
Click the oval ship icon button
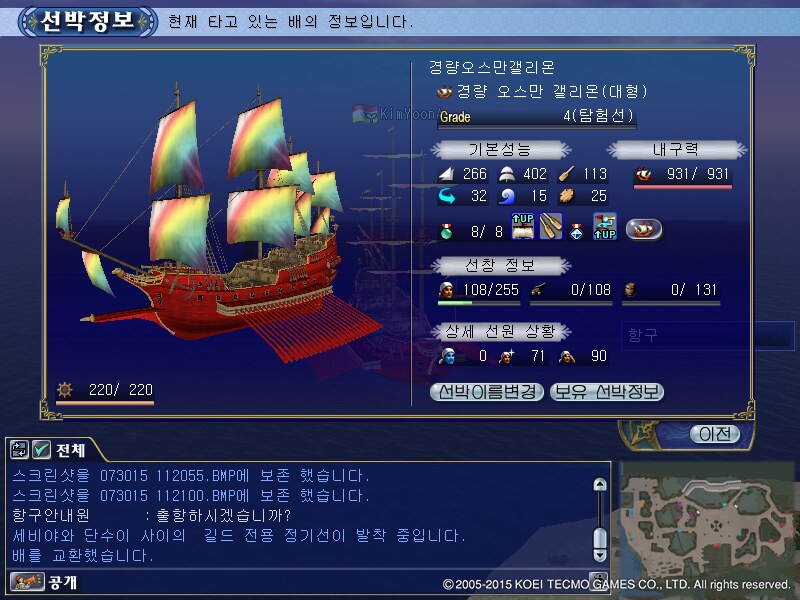(x=644, y=229)
